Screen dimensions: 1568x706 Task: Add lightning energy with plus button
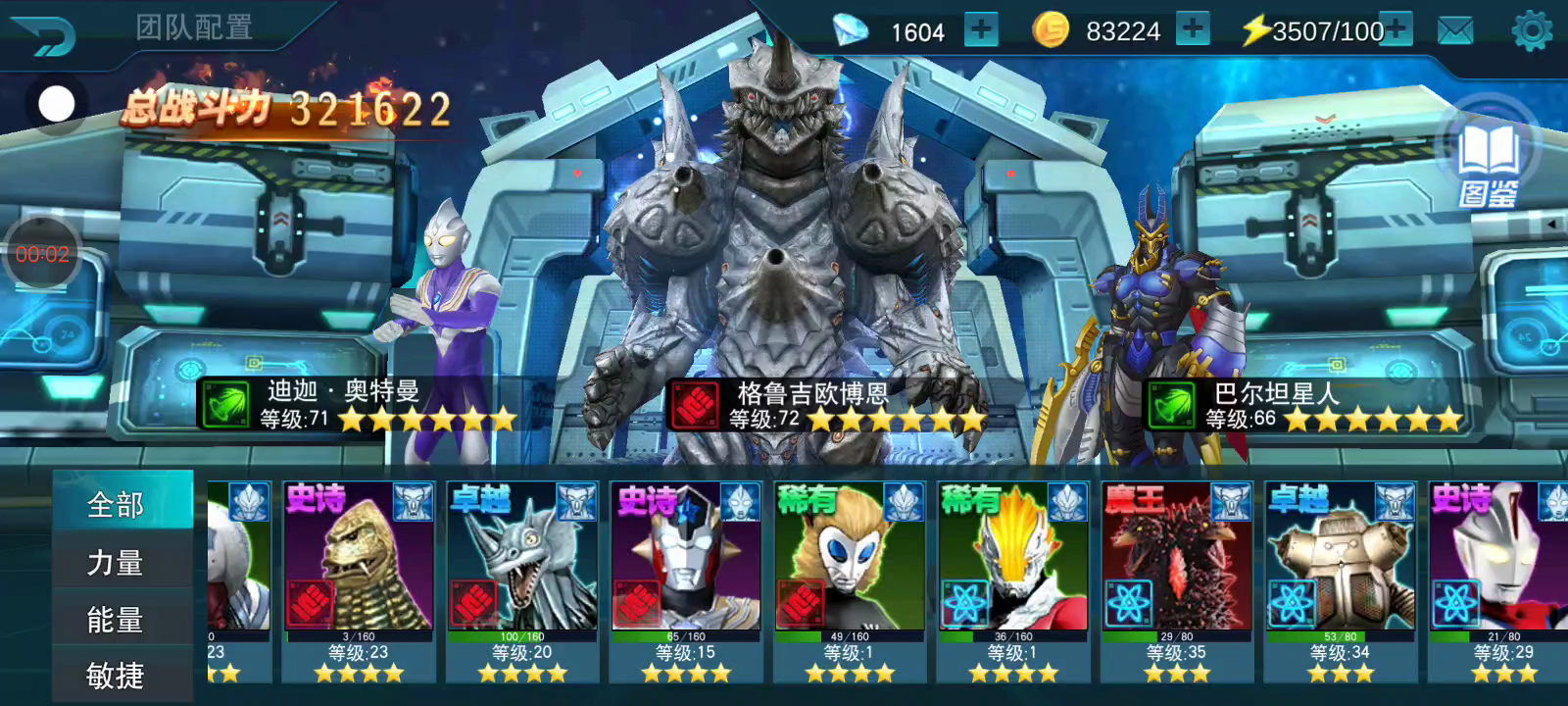(x=1396, y=29)
